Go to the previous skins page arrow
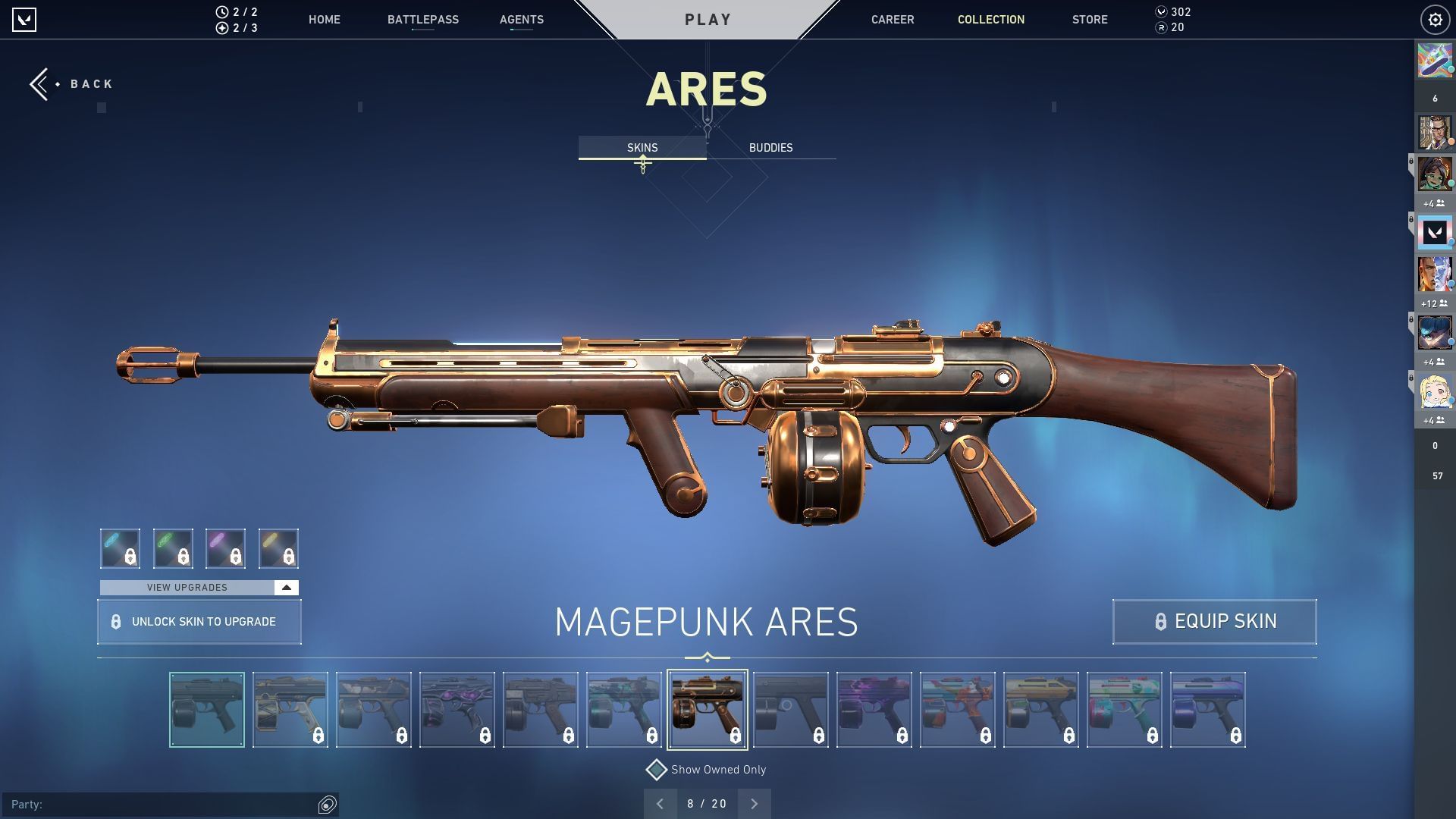This screenshot has height=819, width=1456. tap(660, 804)
